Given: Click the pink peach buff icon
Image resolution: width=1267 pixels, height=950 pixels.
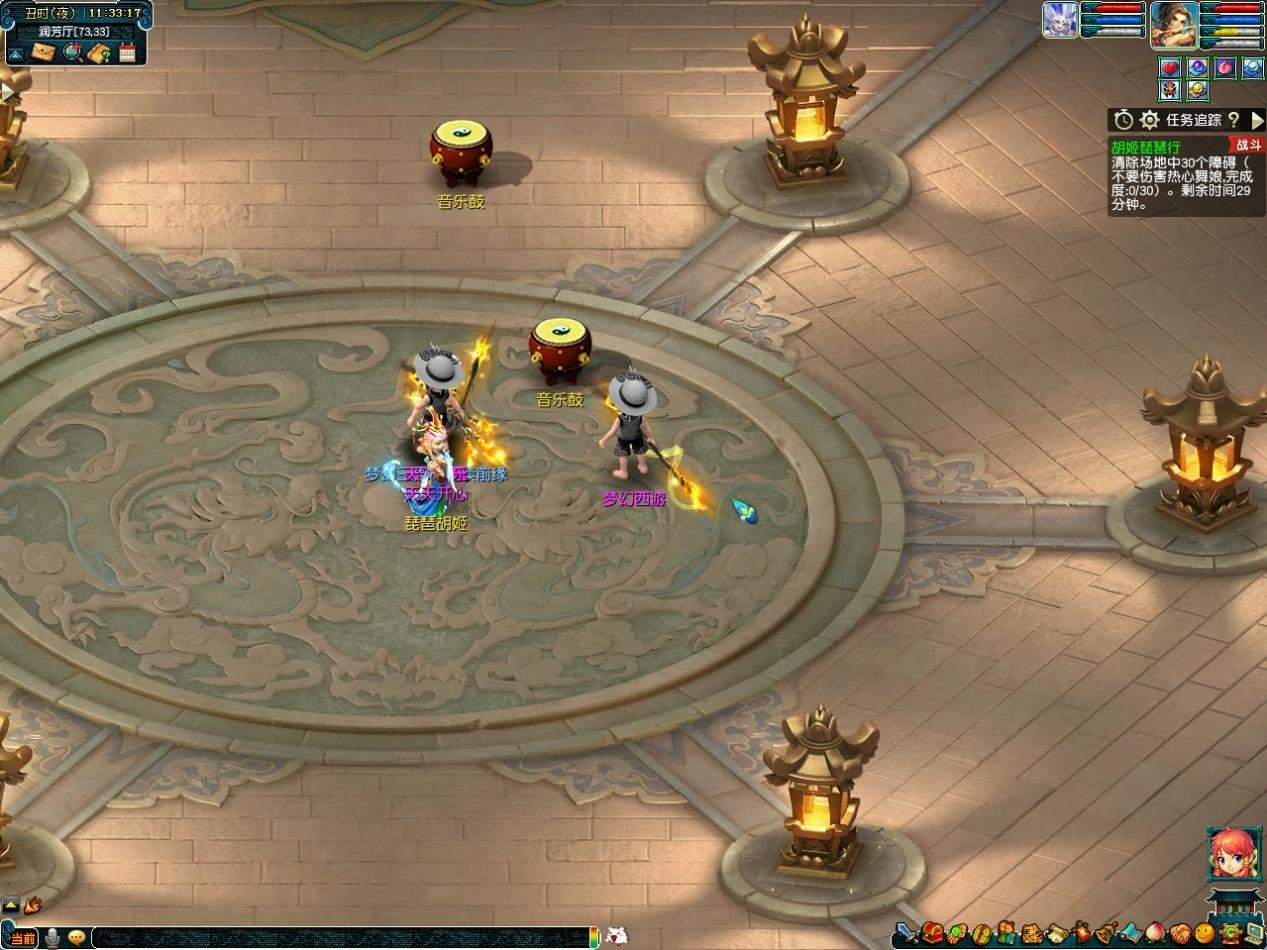Looking at the screenshot, I should point(1225,68).
